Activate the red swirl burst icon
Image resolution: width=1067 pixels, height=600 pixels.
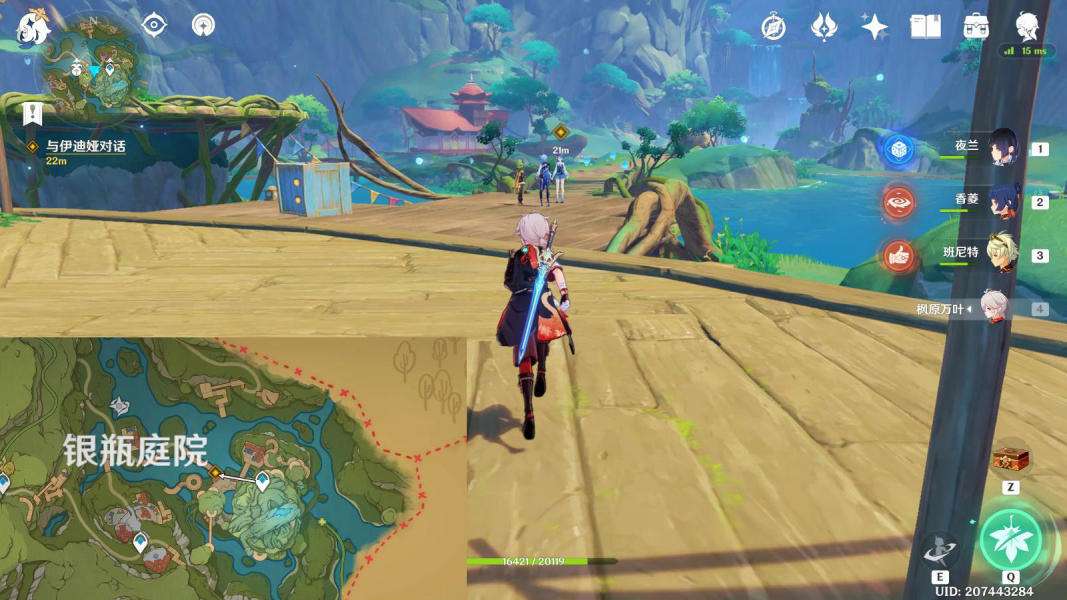[x=898, y=203]
